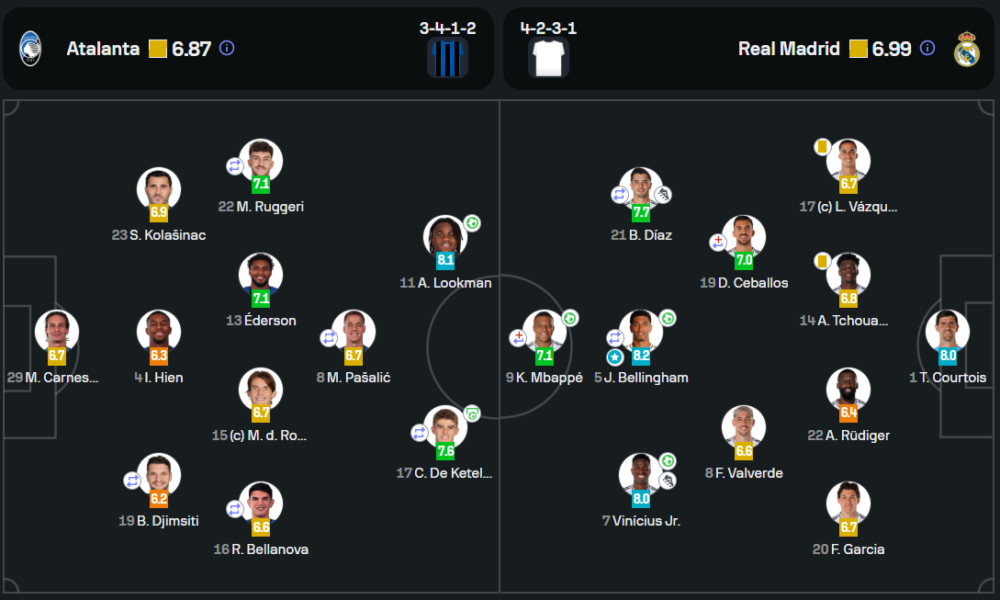This screenshot has width=1000, height=600.
Task: View T. Courtois goalkeeper details
Action: [947, 333]
